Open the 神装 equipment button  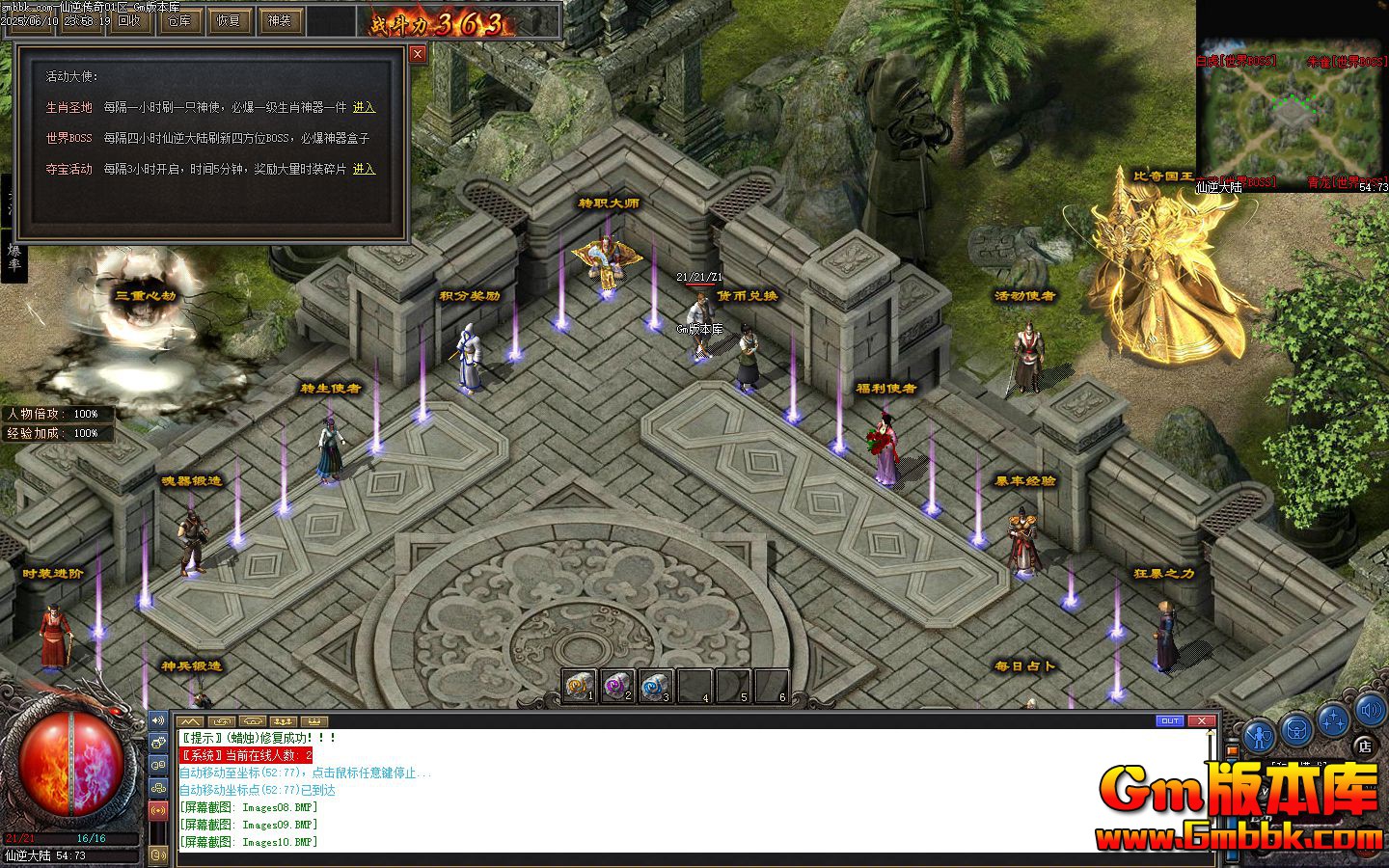[x=279, y=20]
